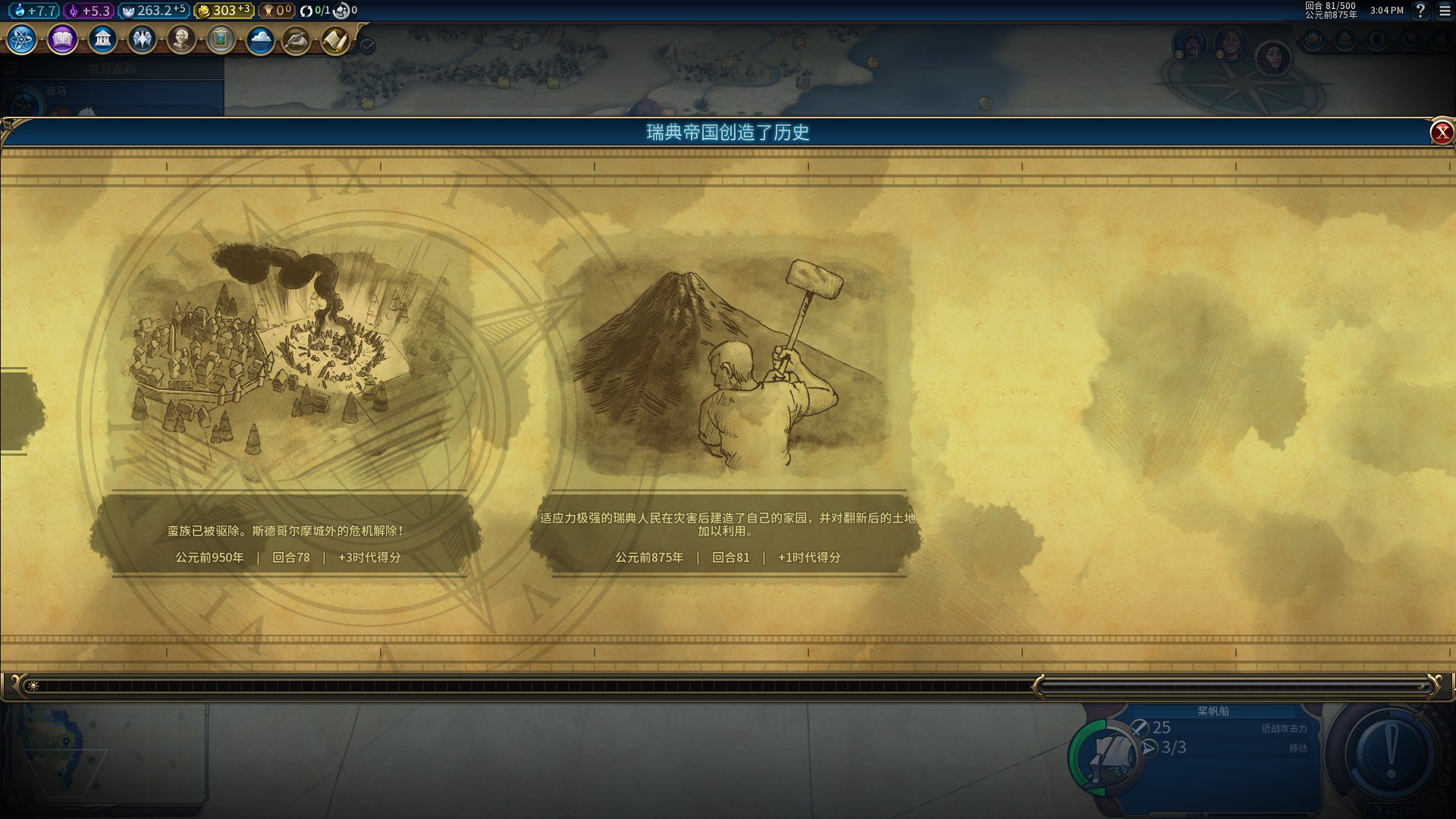The width and height of the screenshot is (1456, 819).
Task: Open the governors panel (hand with quill icon)
Action: (297, 40)
